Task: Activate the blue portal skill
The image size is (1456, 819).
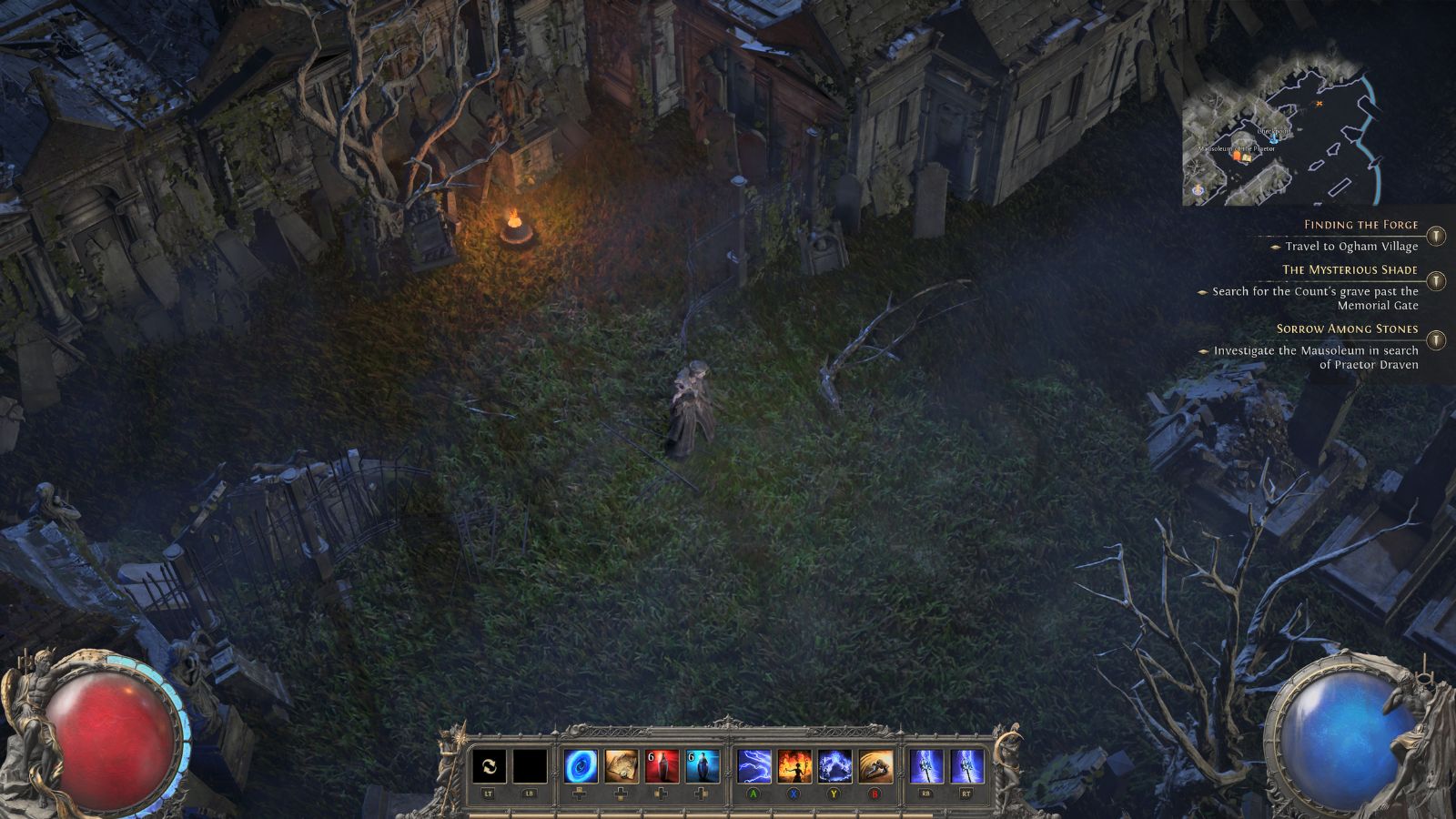Action: [581, 767]
